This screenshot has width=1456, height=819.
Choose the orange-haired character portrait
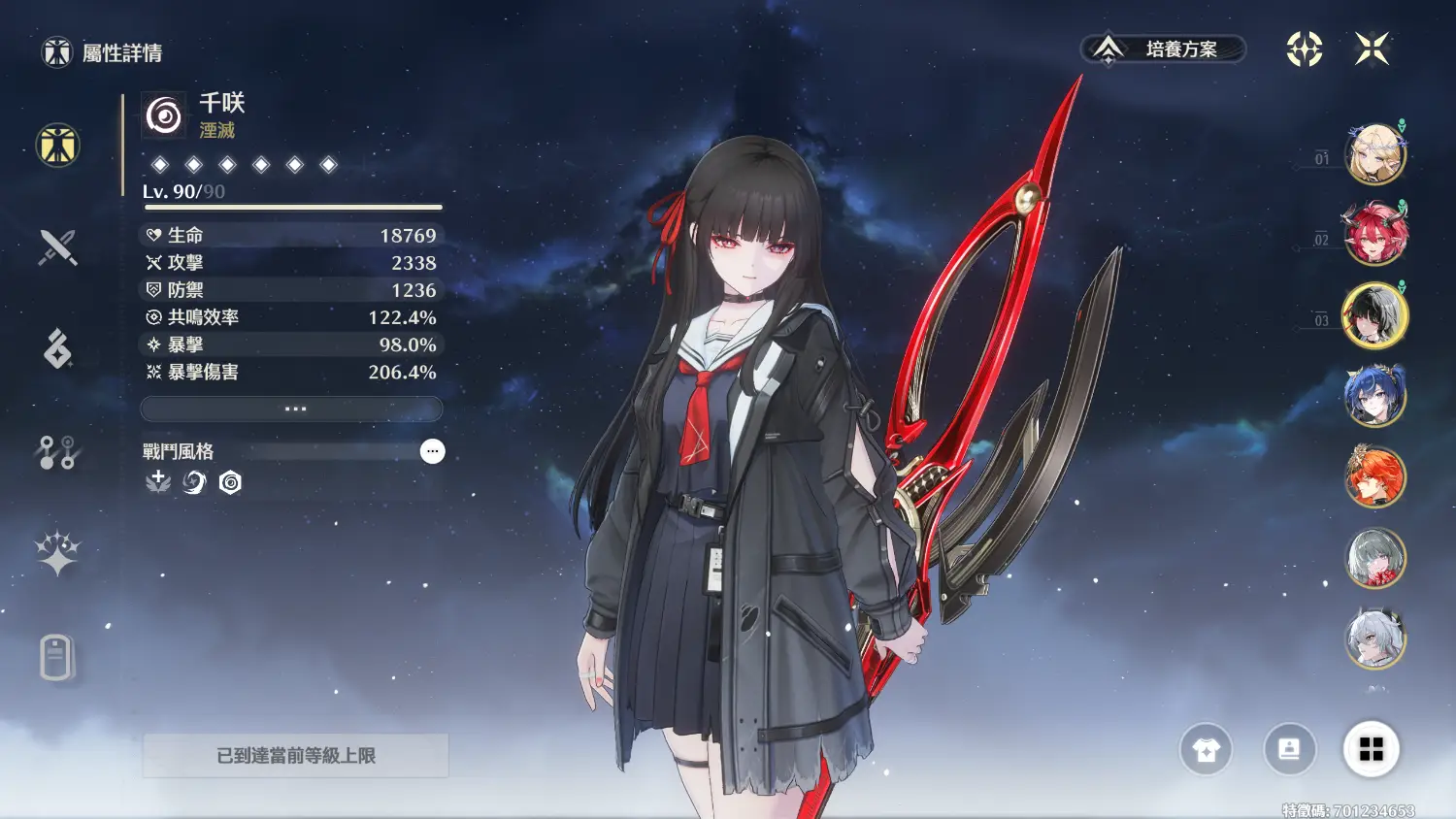coord(1374,476)
